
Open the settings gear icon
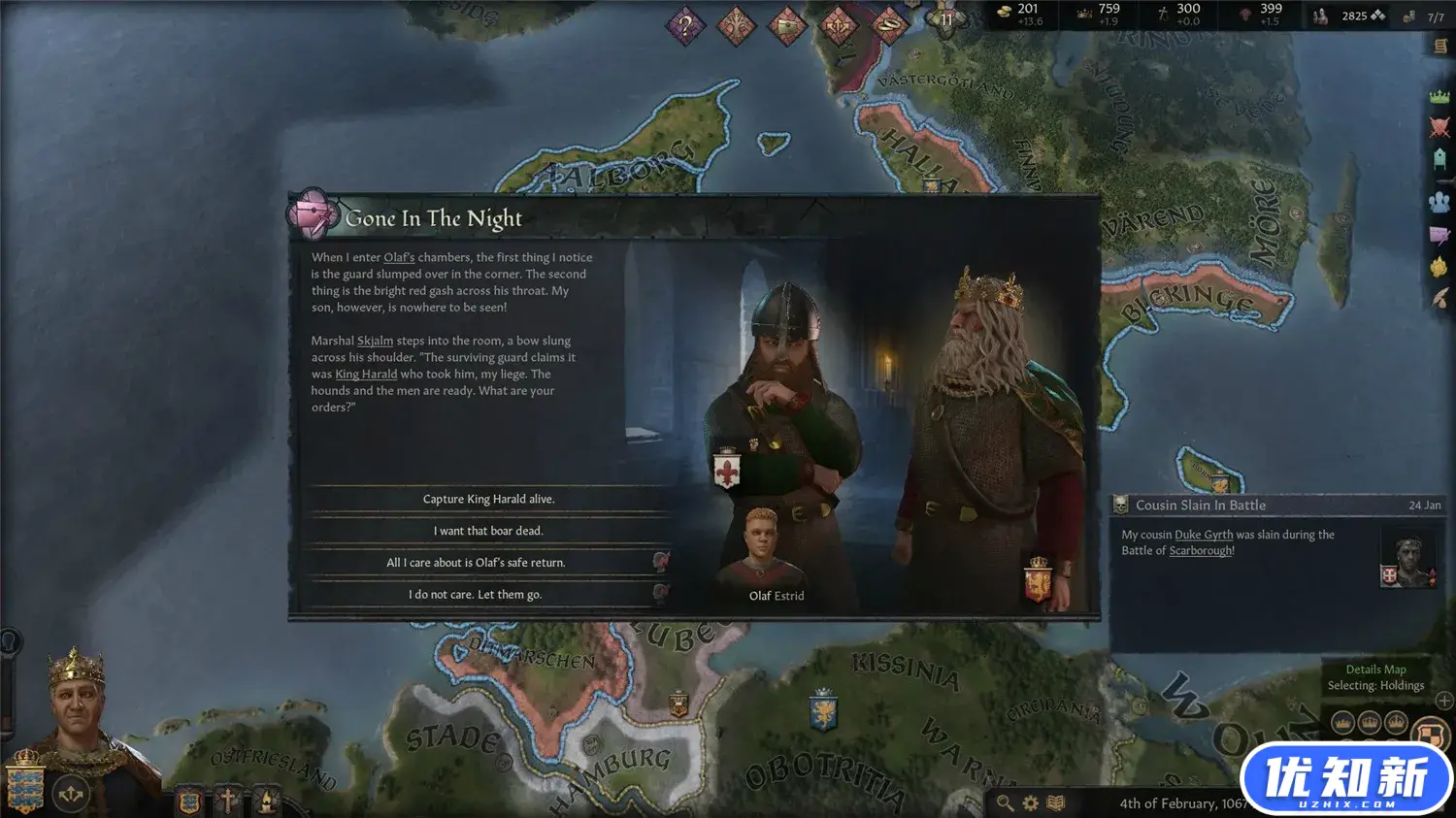[1030, 802]
